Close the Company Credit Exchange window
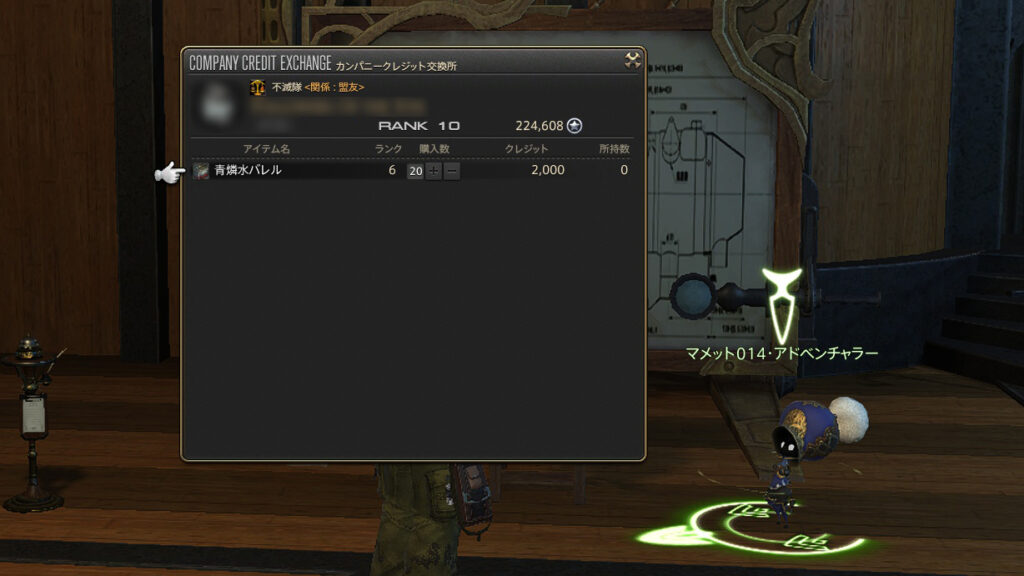This screenshot has height=576, width=1024. coord(632,61)
